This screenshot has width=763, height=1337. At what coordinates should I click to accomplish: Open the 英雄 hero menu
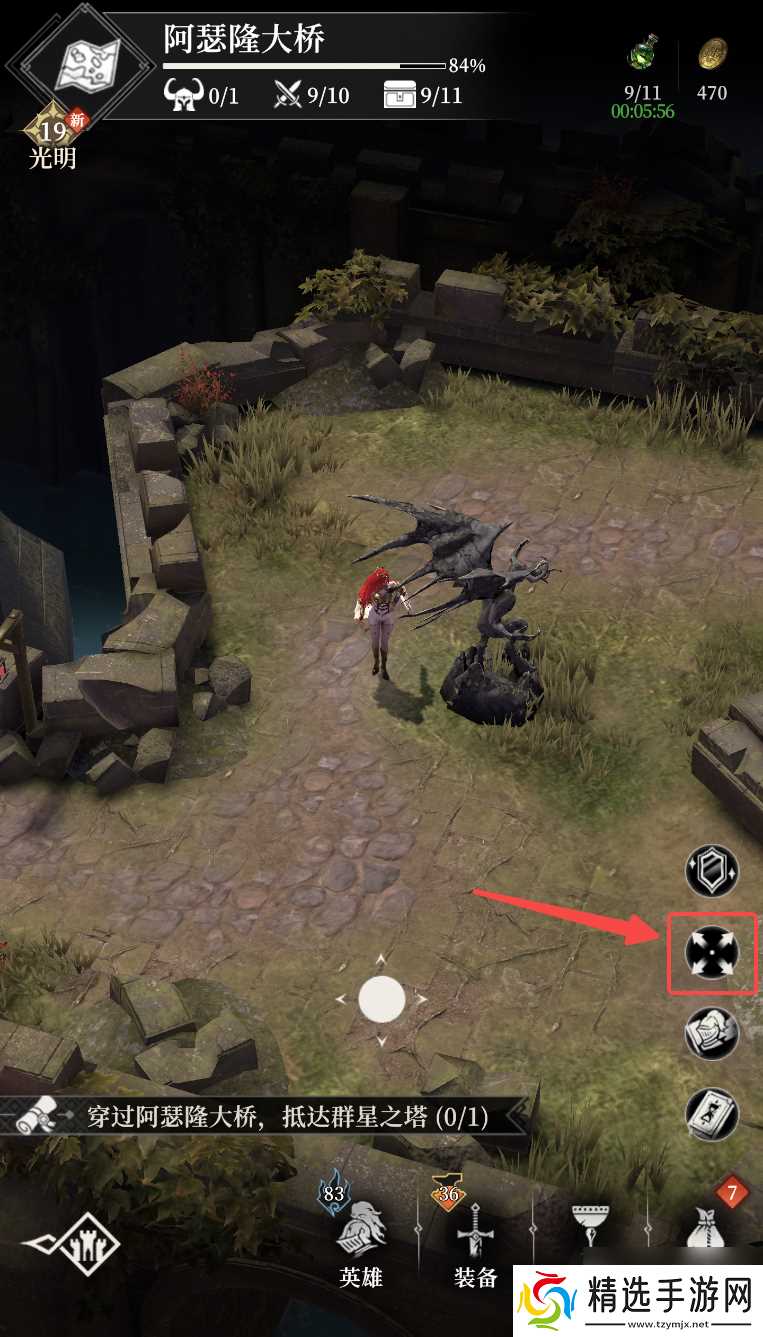(x=360, y=1242)
